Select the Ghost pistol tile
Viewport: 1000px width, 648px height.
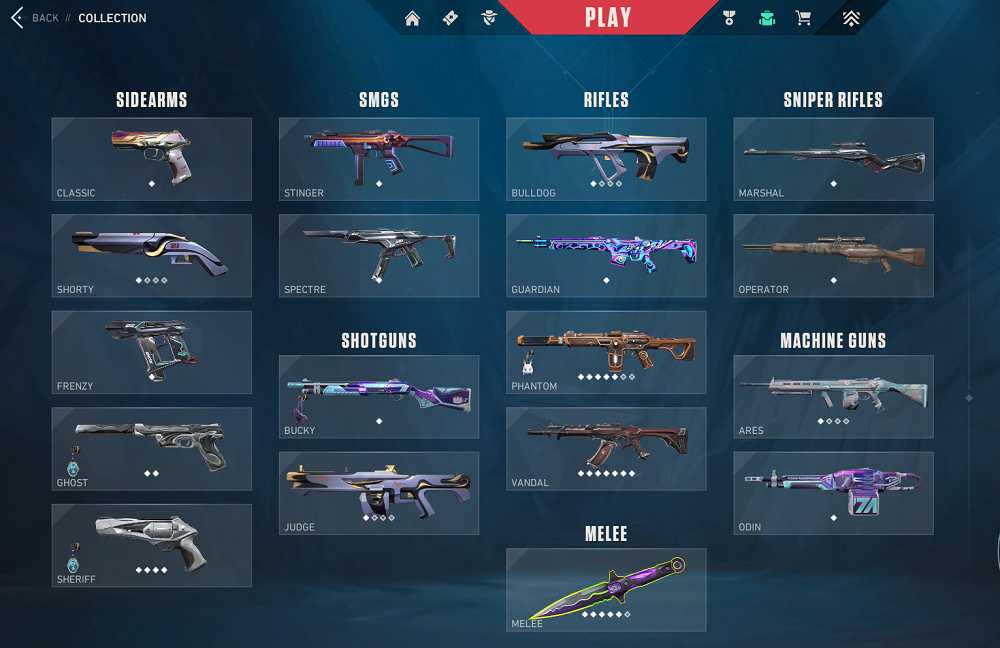152,449
